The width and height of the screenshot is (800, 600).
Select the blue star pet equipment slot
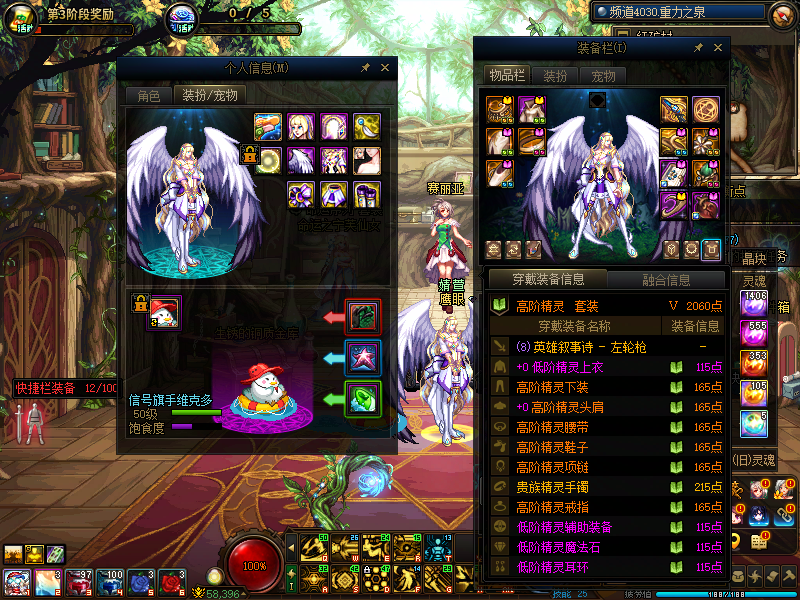pyautogui.click(x=362, y=357)
